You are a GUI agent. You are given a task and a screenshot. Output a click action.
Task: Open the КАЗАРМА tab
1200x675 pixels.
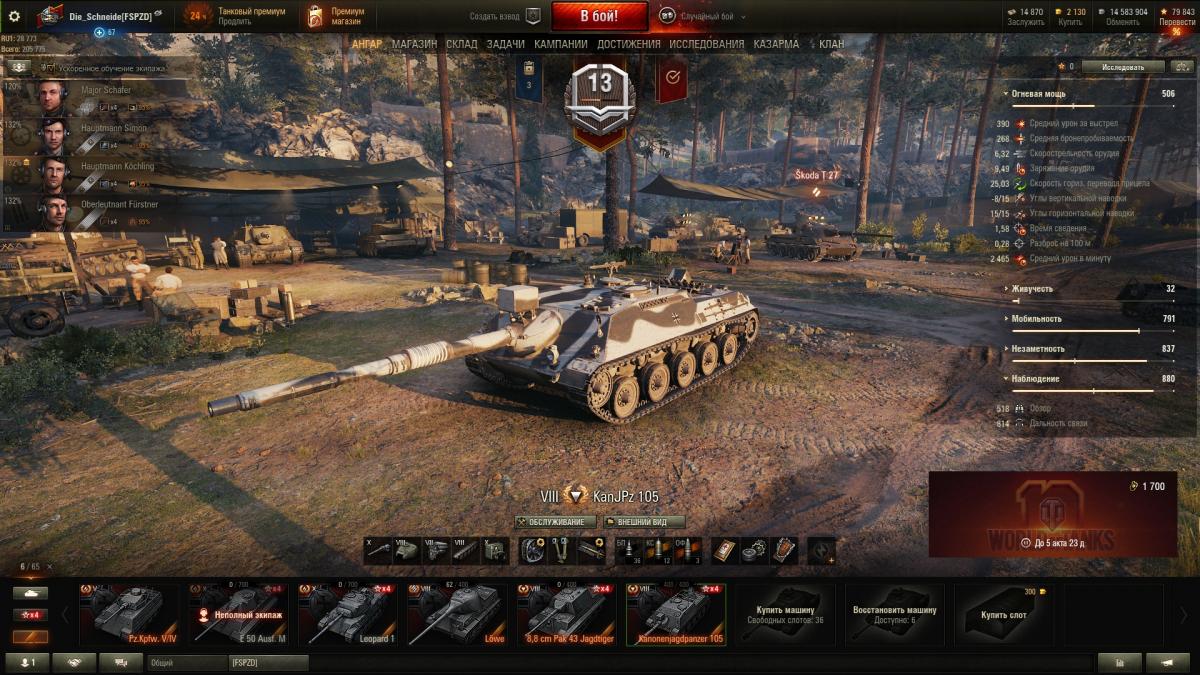pos(775,44)
